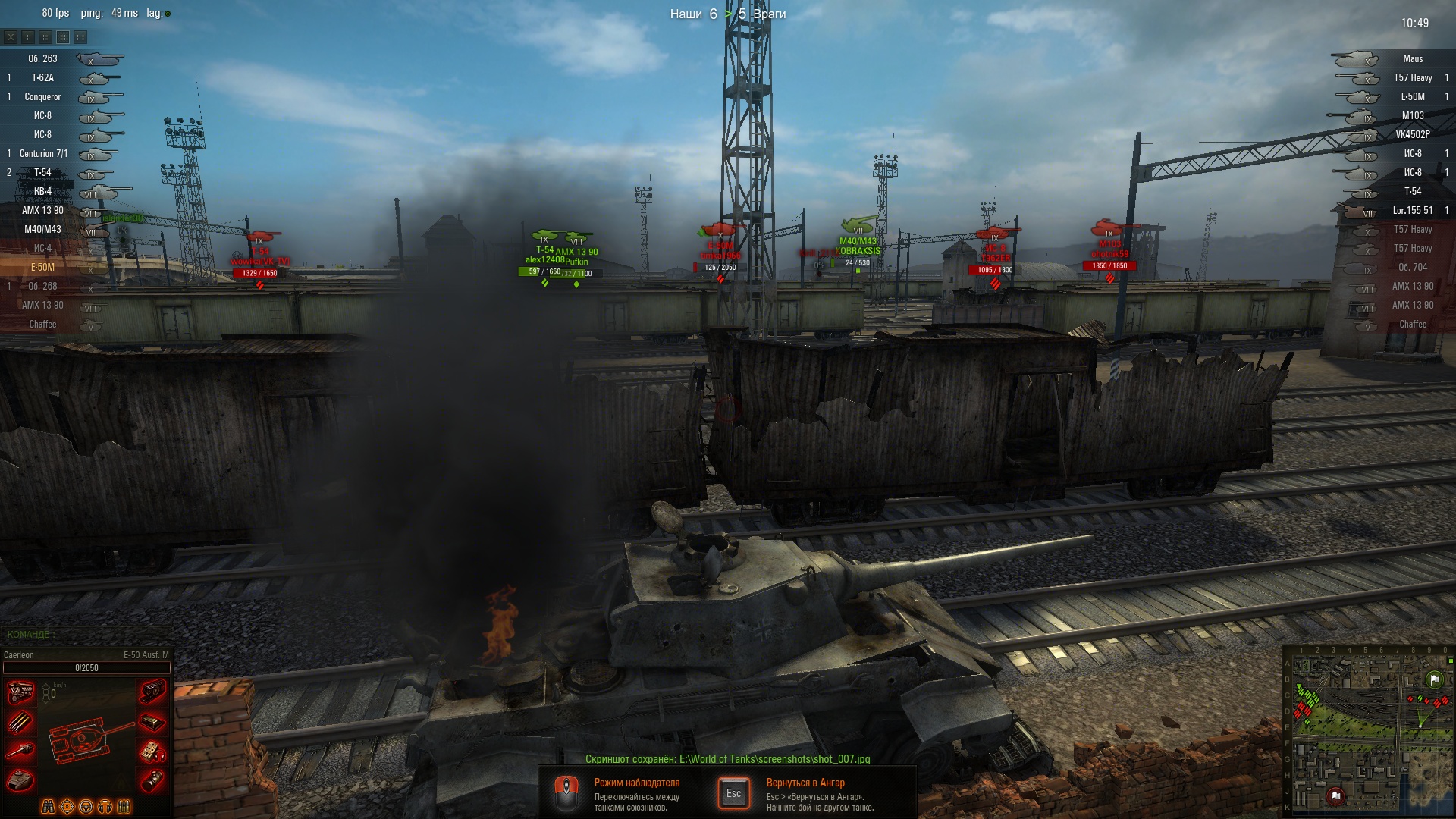Hide the team panel with the X button
This screenshot has height=819, width=1456.
(11, 36)
